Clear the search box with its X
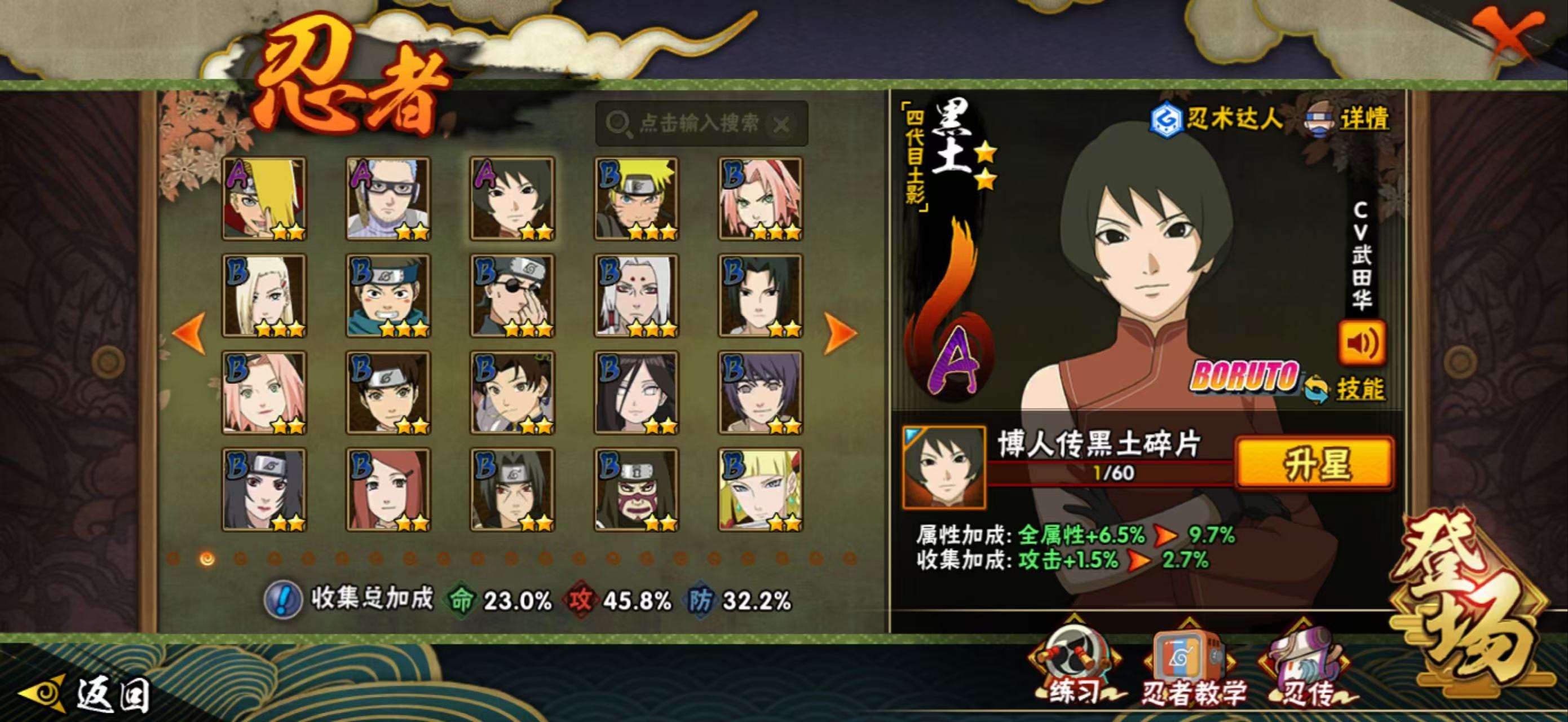The height and width of the screenshot is (722, 1568). pos(781,125)
